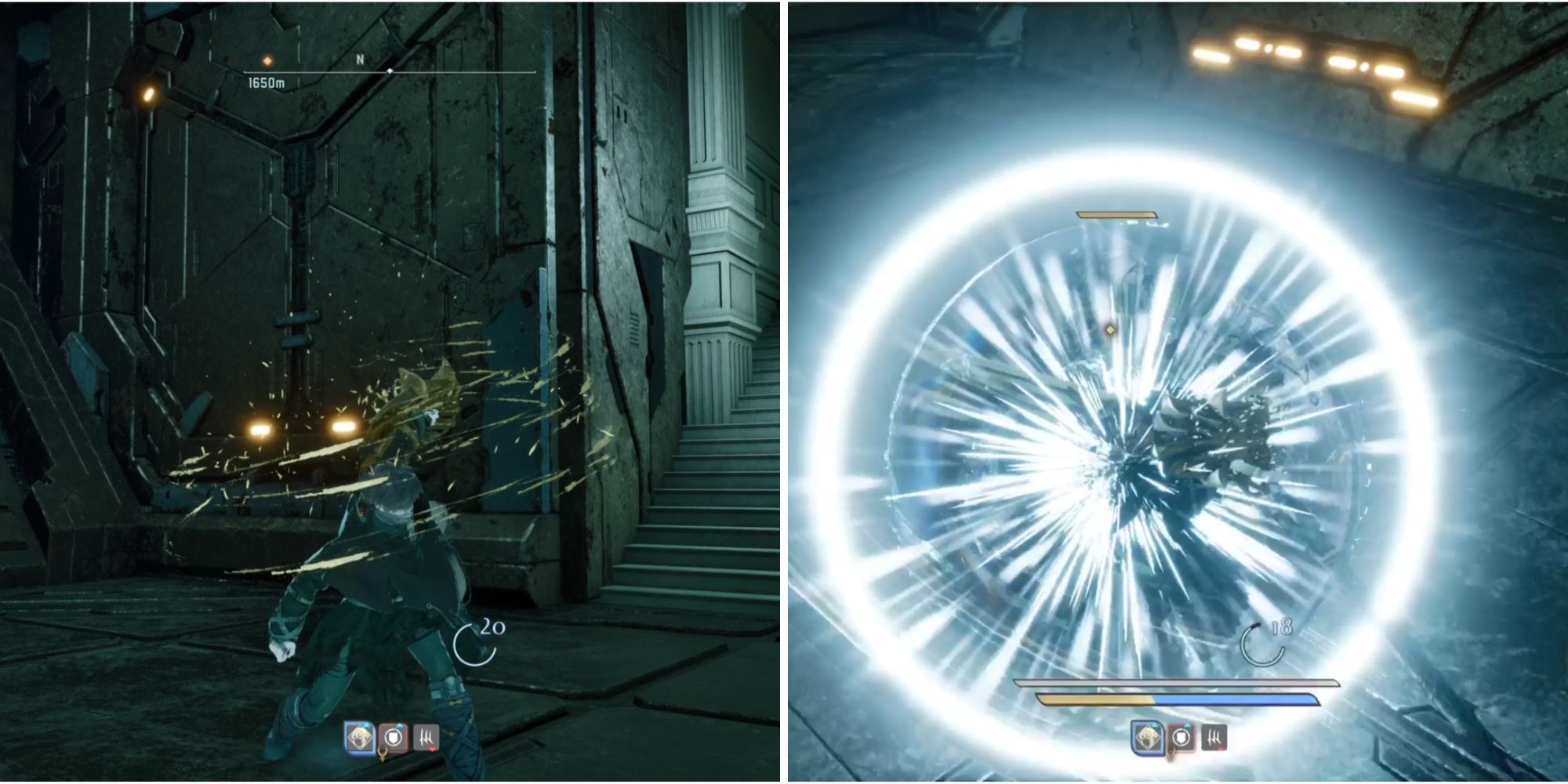Toggle the blue upgrade arrow above the shield skill
1568x784 pixels.
[399, 725]
